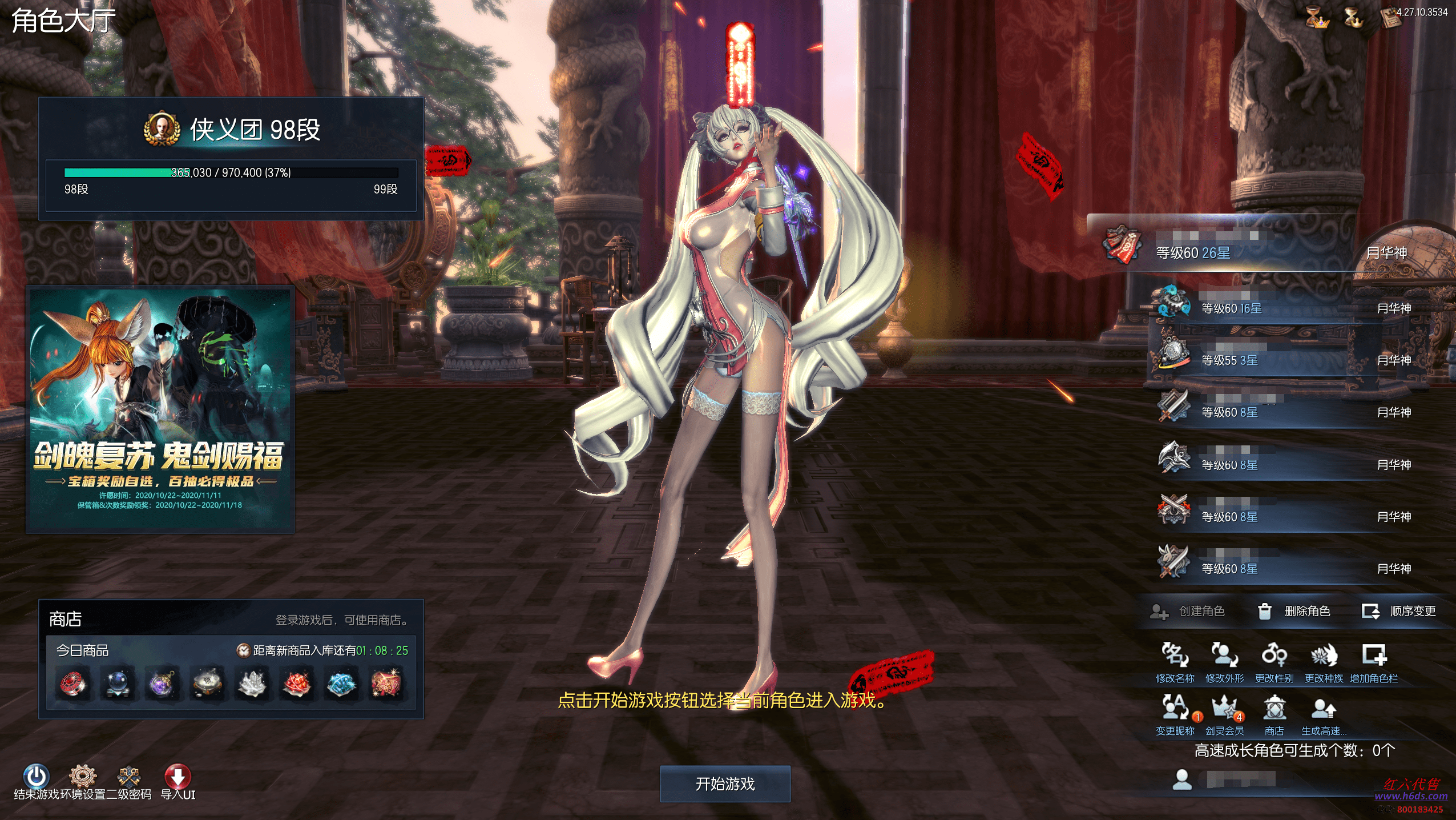Open the 剑魄复苏 鬼剑赐福 event banner
The width and height of the screenshot is (1456, 820).
tap(160, 409)
